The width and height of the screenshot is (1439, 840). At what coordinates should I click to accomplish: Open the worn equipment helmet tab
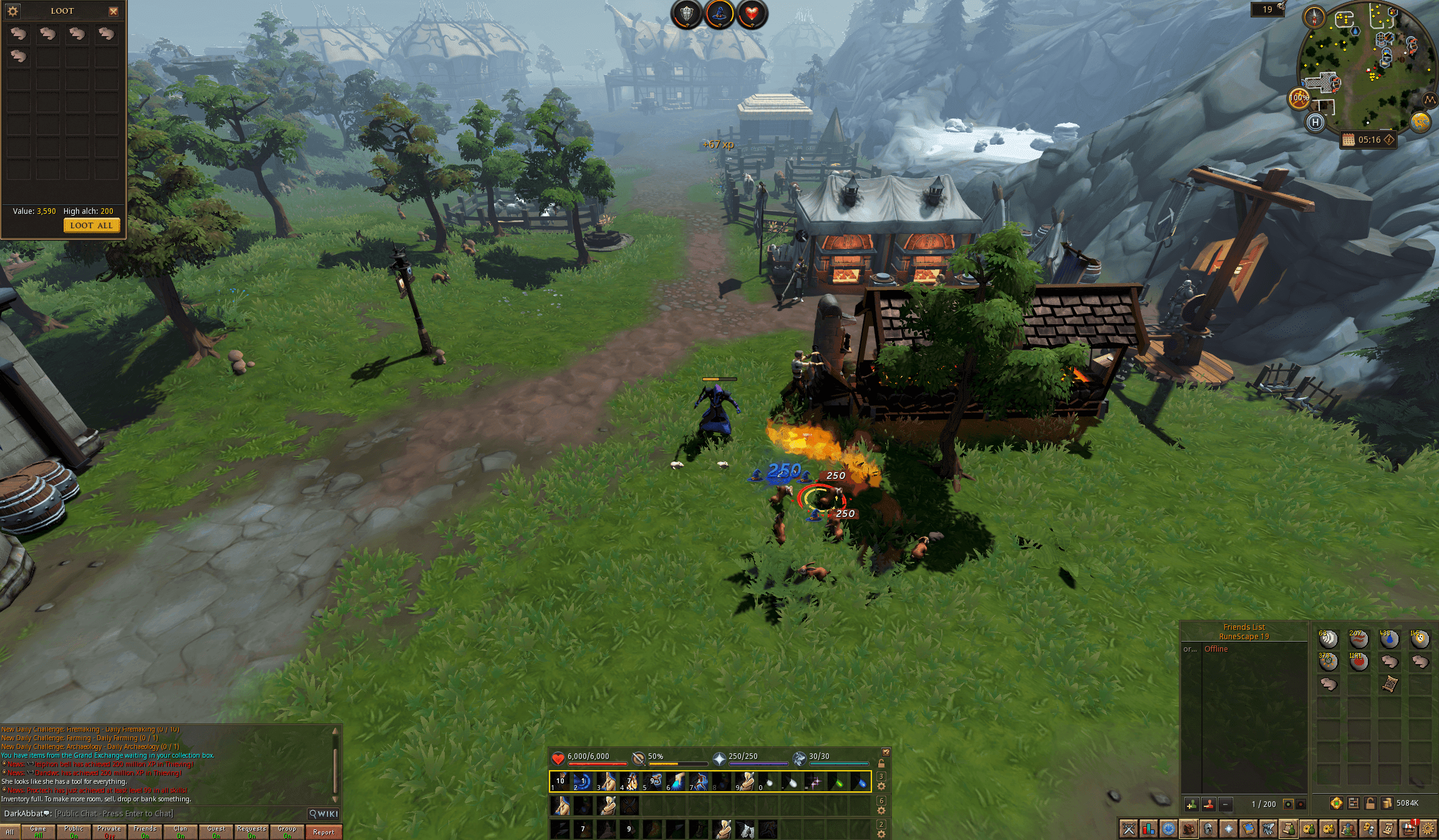(1208, 829)
